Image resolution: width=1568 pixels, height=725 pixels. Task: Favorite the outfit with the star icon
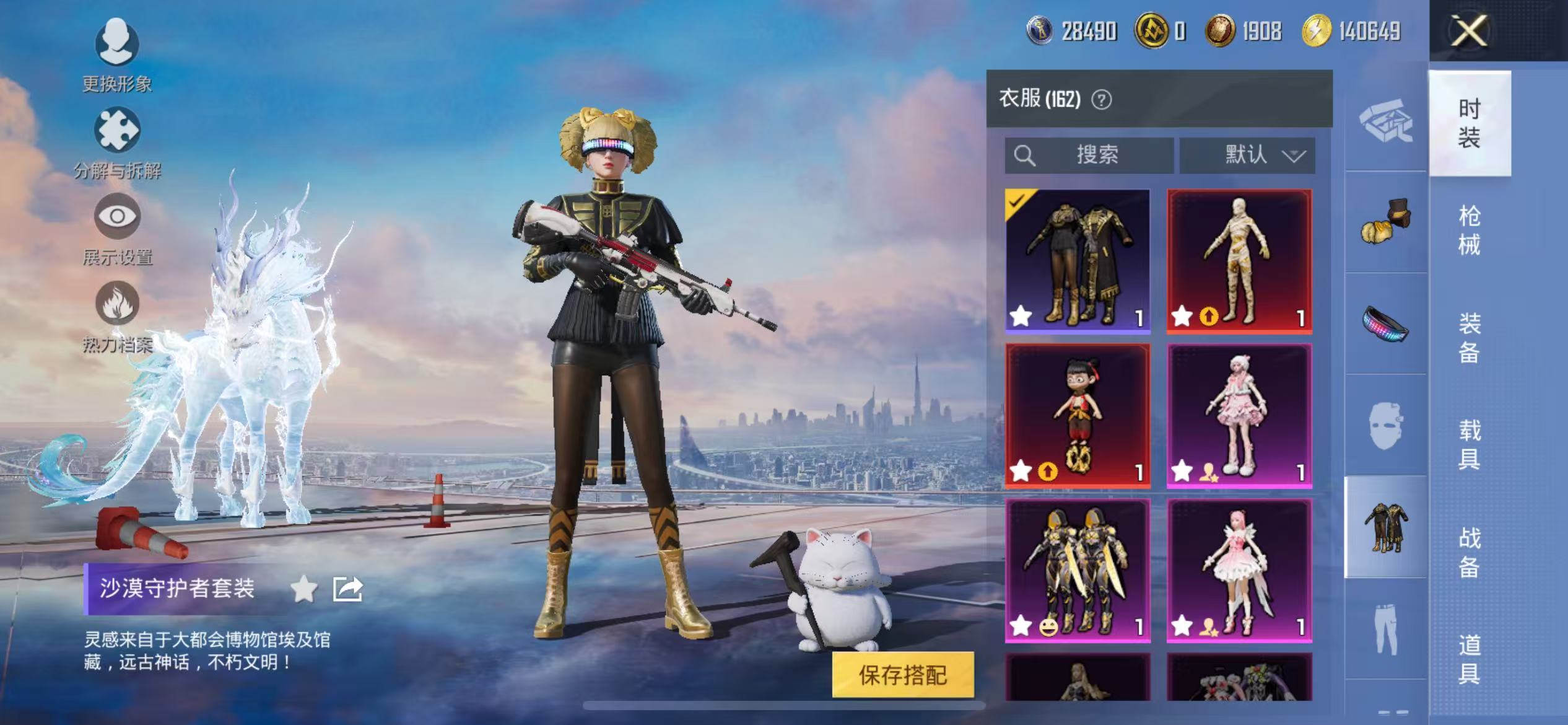(x=304, y=589)
